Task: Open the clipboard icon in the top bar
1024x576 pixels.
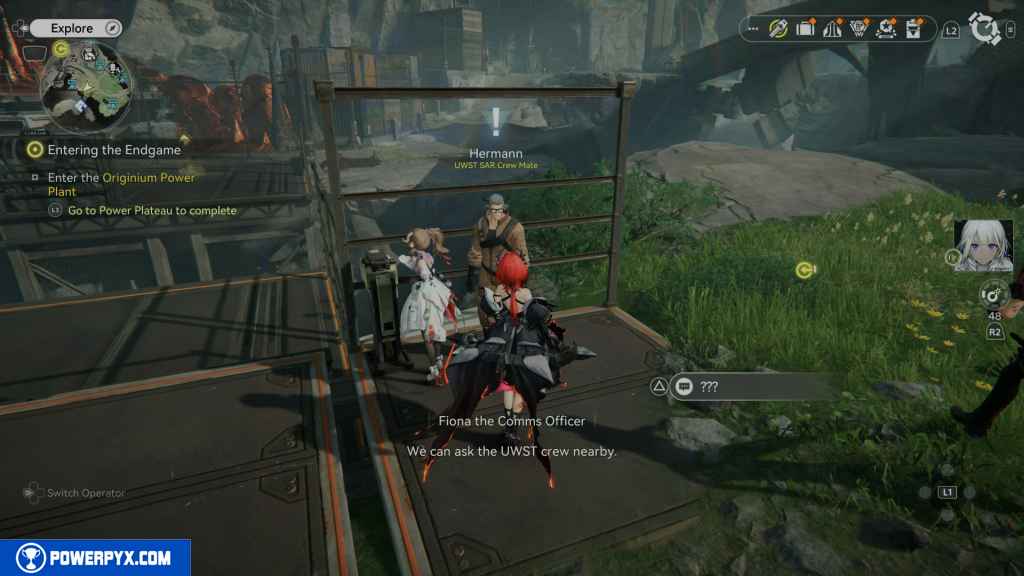Action: pos(913,29)
